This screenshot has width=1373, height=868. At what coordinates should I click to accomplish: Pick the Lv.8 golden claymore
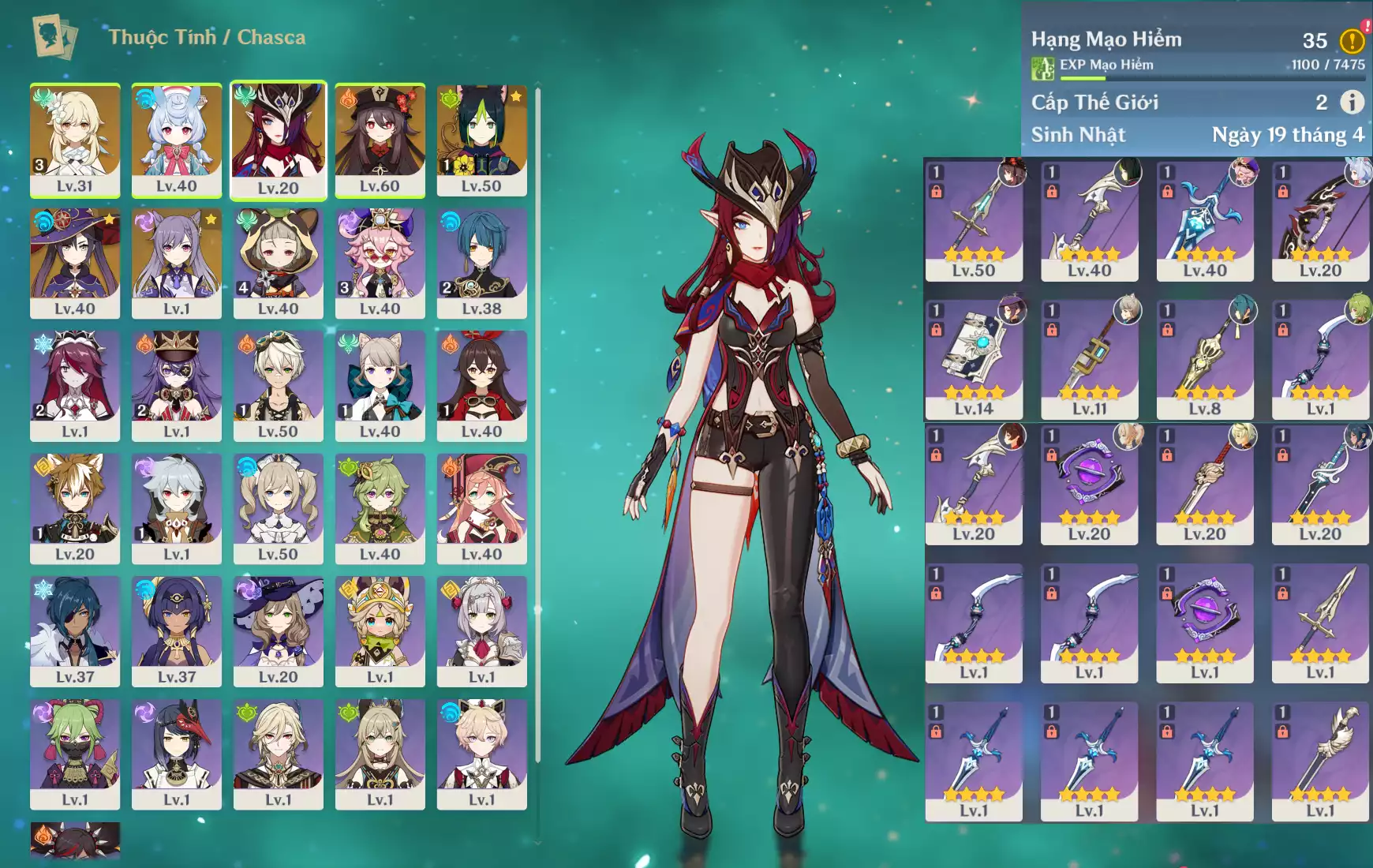(1204, 359)
